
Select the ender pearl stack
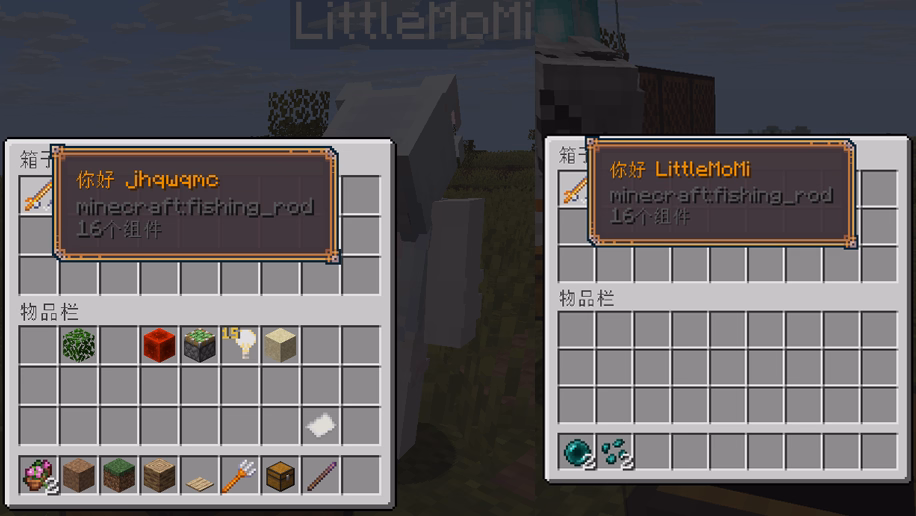click(577, 451)
